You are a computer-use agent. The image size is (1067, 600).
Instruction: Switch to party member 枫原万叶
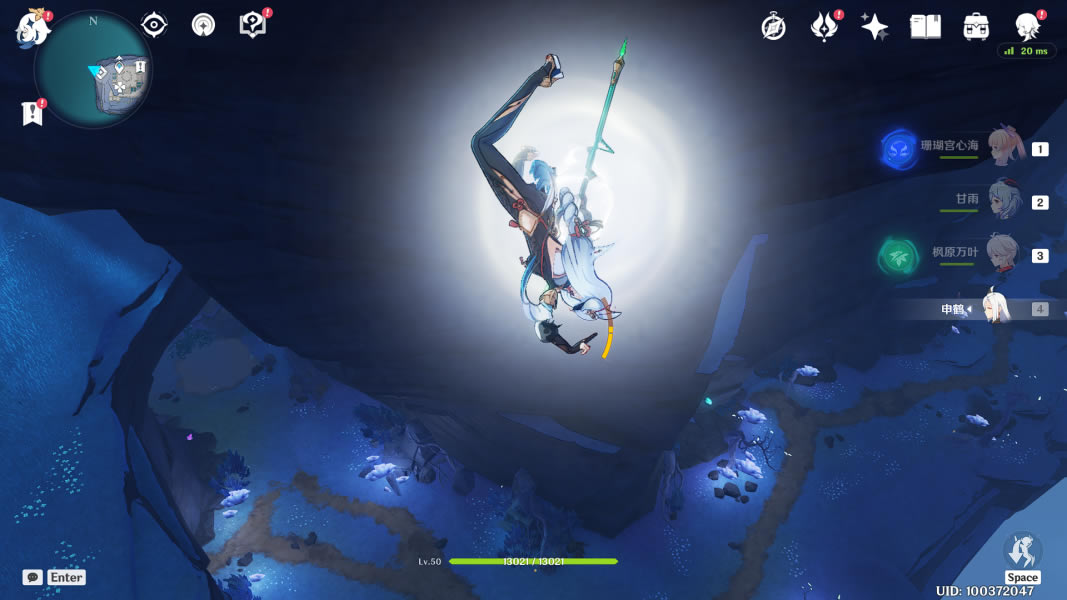1004,255
